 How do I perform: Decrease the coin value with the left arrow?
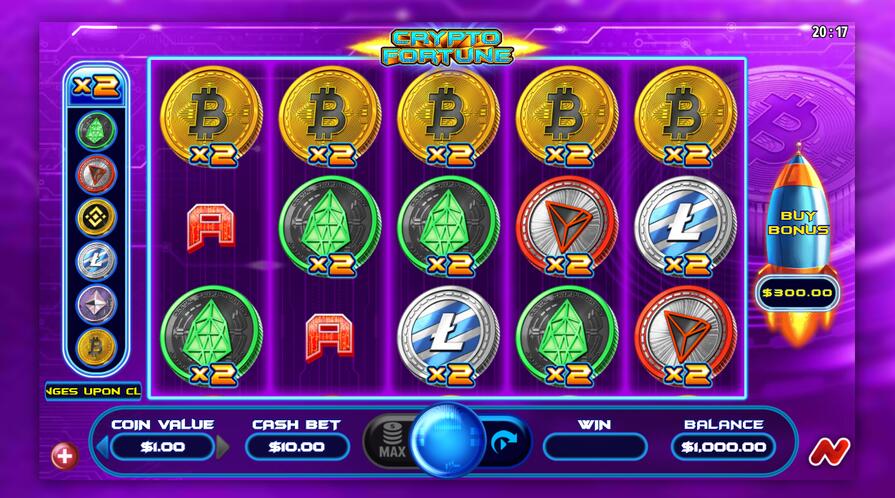click(x=101, y=446)
